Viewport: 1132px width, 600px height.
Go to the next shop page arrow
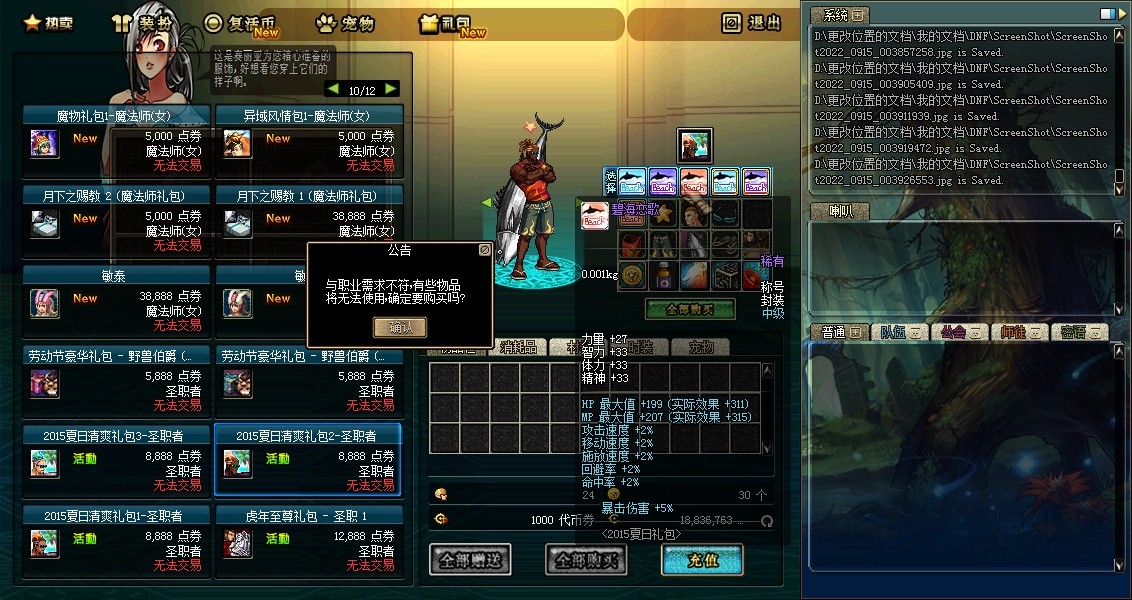click(x=391, y=89)
